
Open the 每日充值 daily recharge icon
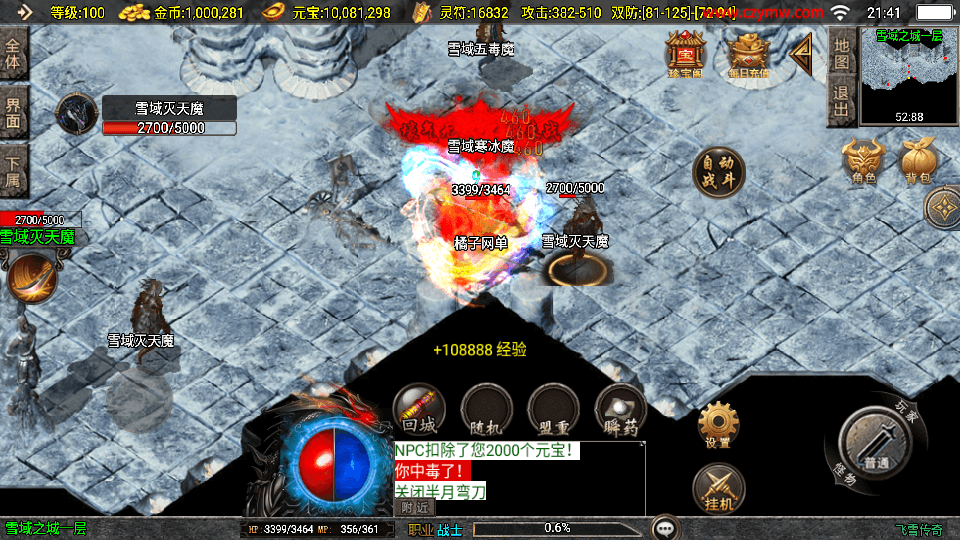pyautogui.click(x=747, y=54)
